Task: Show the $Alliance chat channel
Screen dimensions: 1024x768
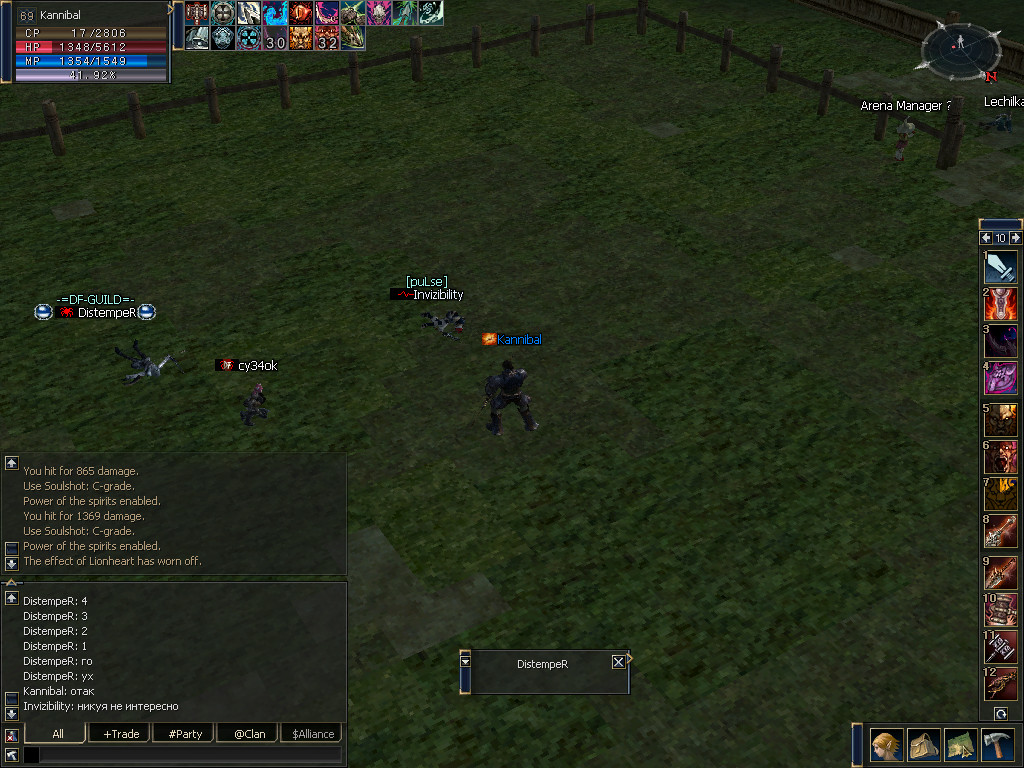Action: pyautogui.click(x=313, y=734)
